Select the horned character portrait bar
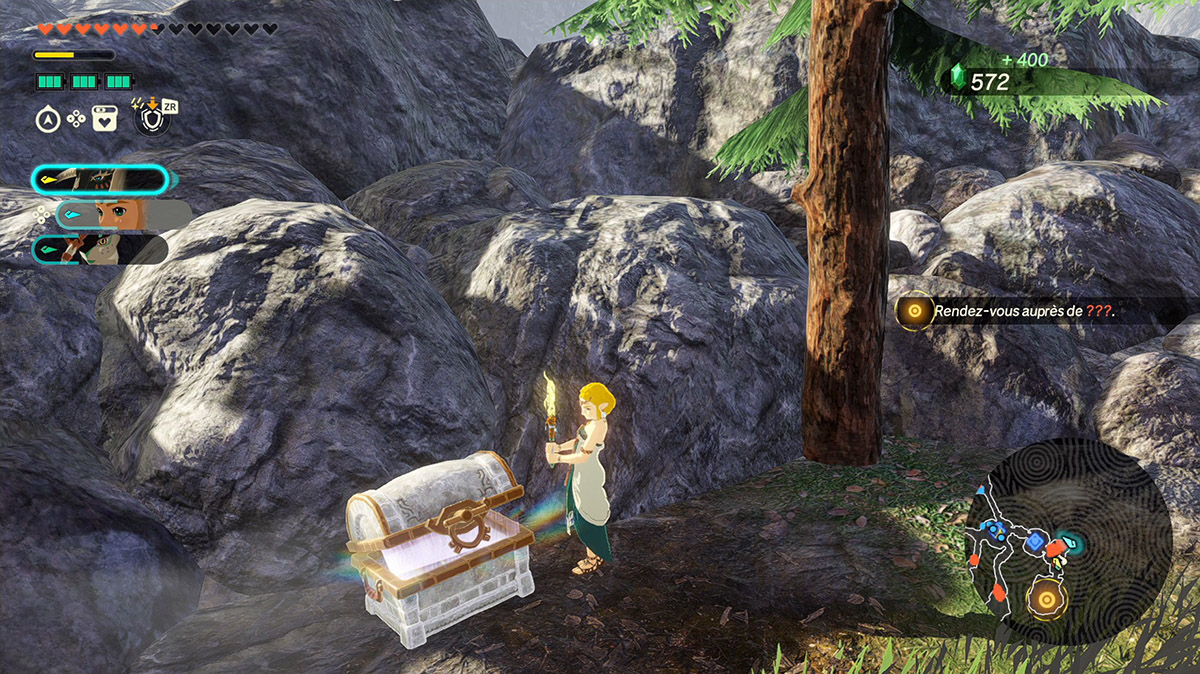 (100, 180)
